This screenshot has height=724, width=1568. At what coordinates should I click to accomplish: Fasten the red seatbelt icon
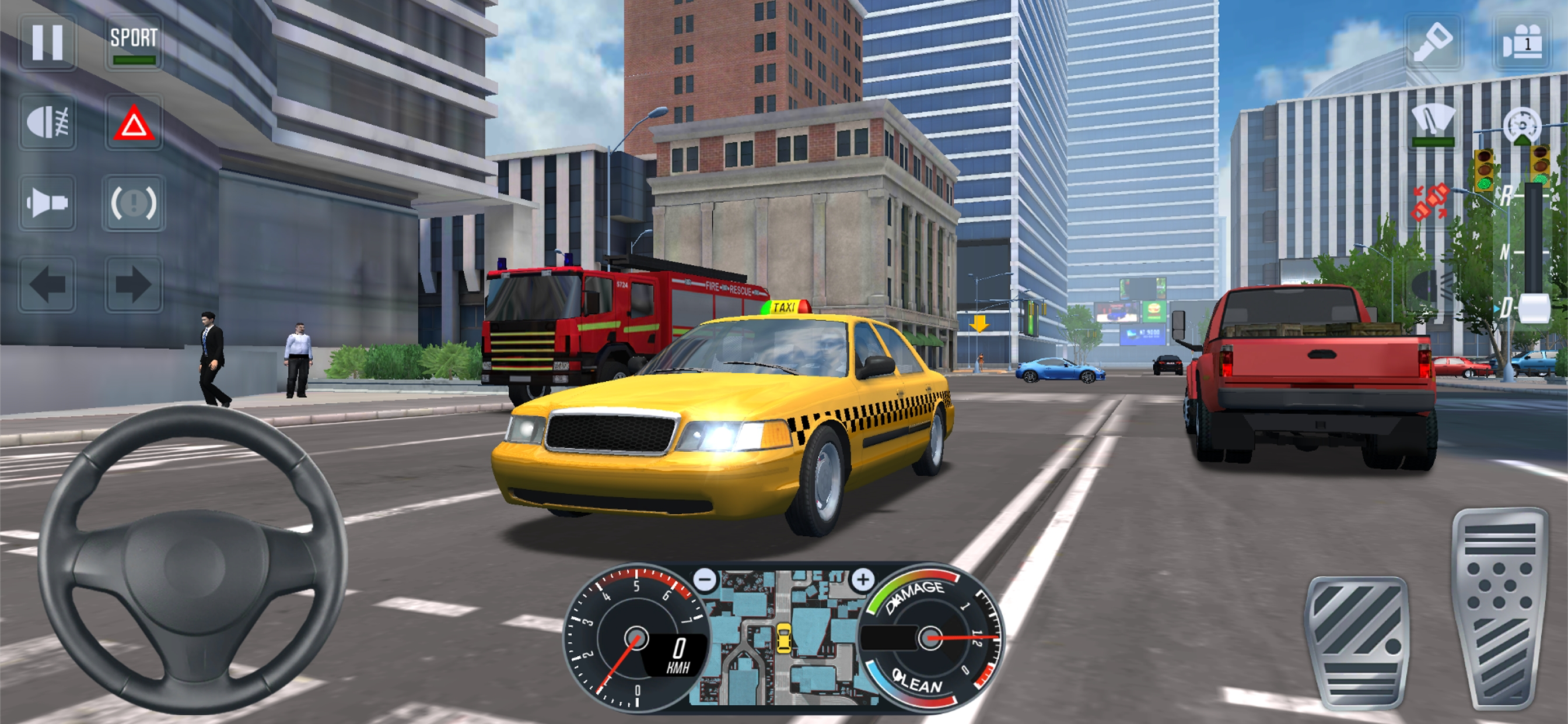[x=1430, y=203]
